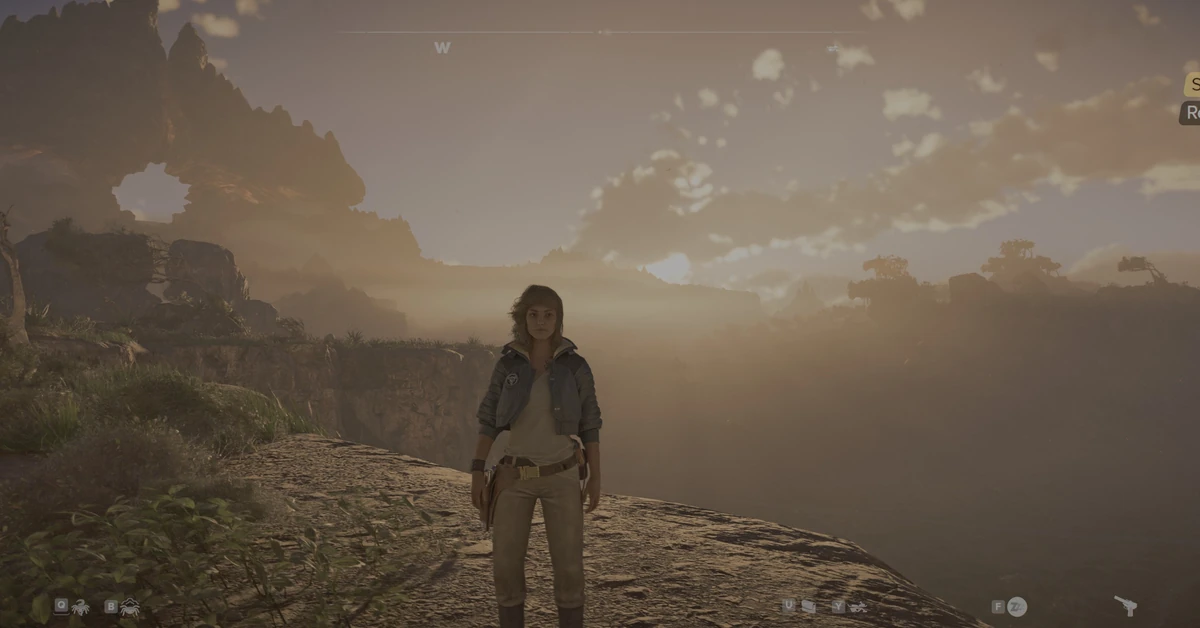Click the creature icon with curled tail
Viewport: 1200px width, 628px height.
tap(80, 606)
